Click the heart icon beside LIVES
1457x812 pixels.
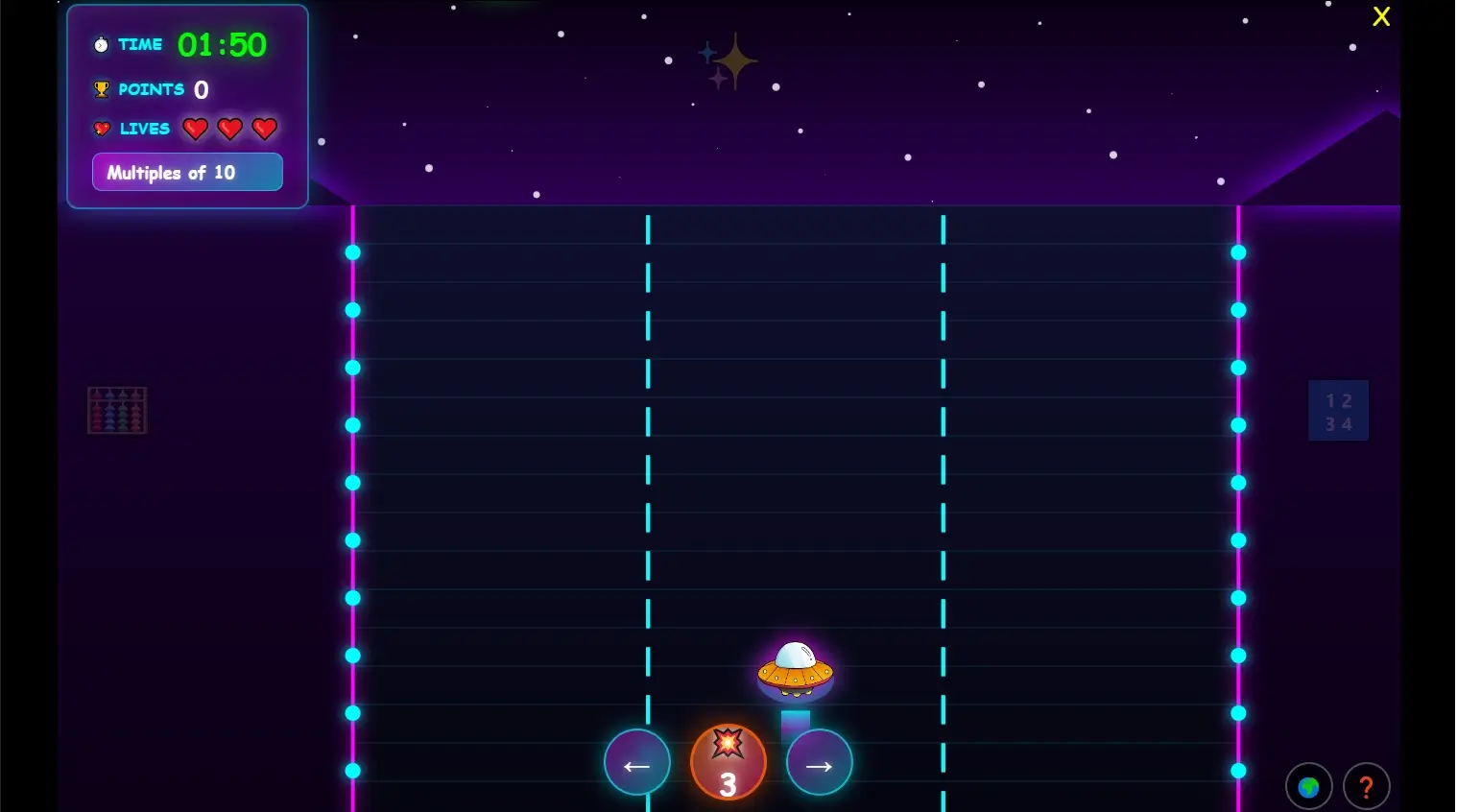click(101, 128)
